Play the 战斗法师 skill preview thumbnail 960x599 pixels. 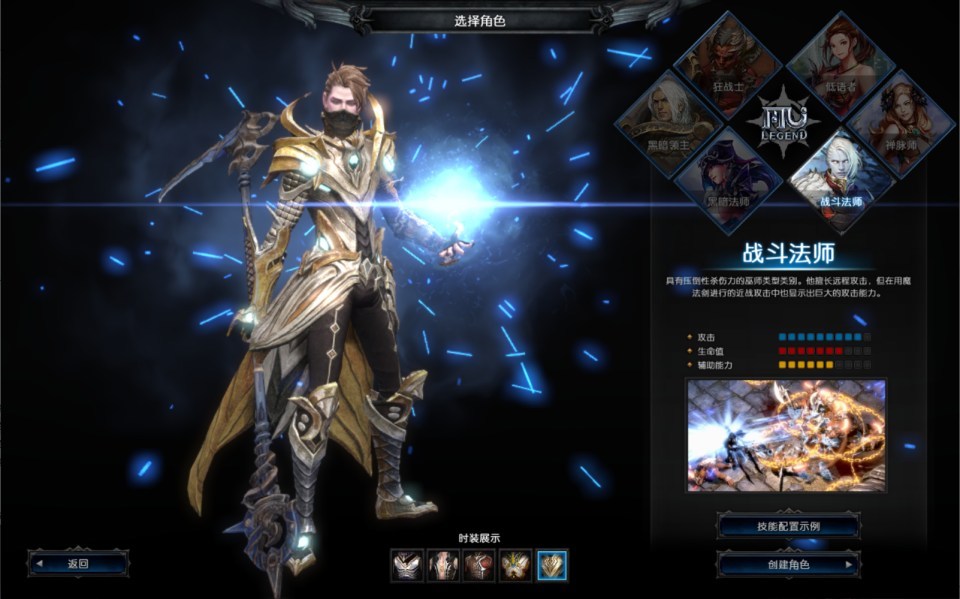point(786,434)
